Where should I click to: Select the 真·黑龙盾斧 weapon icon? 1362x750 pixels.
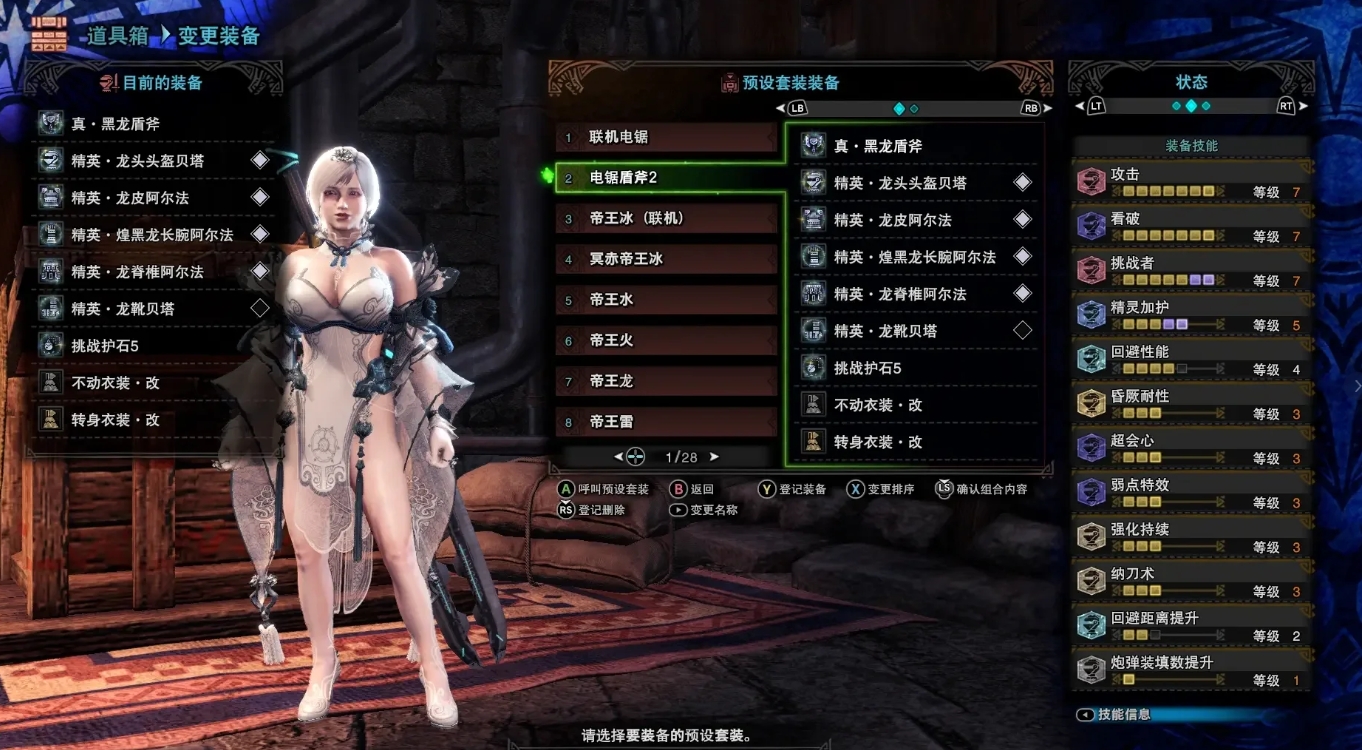[x=812, y=145]
